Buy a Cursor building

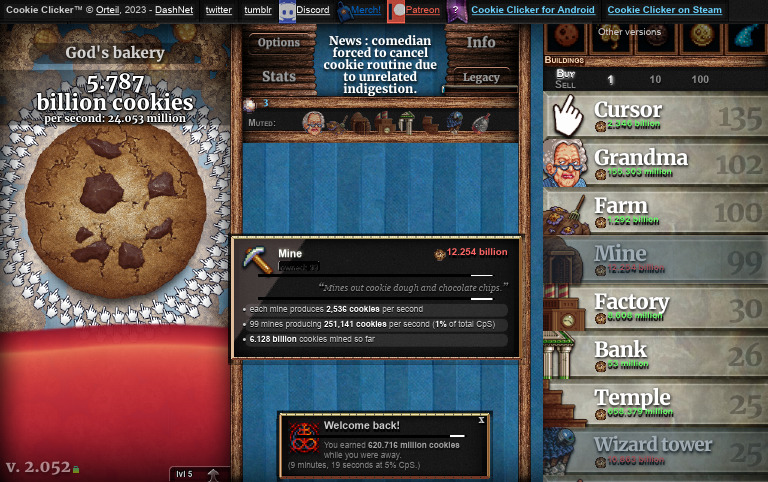pos(655,115)
